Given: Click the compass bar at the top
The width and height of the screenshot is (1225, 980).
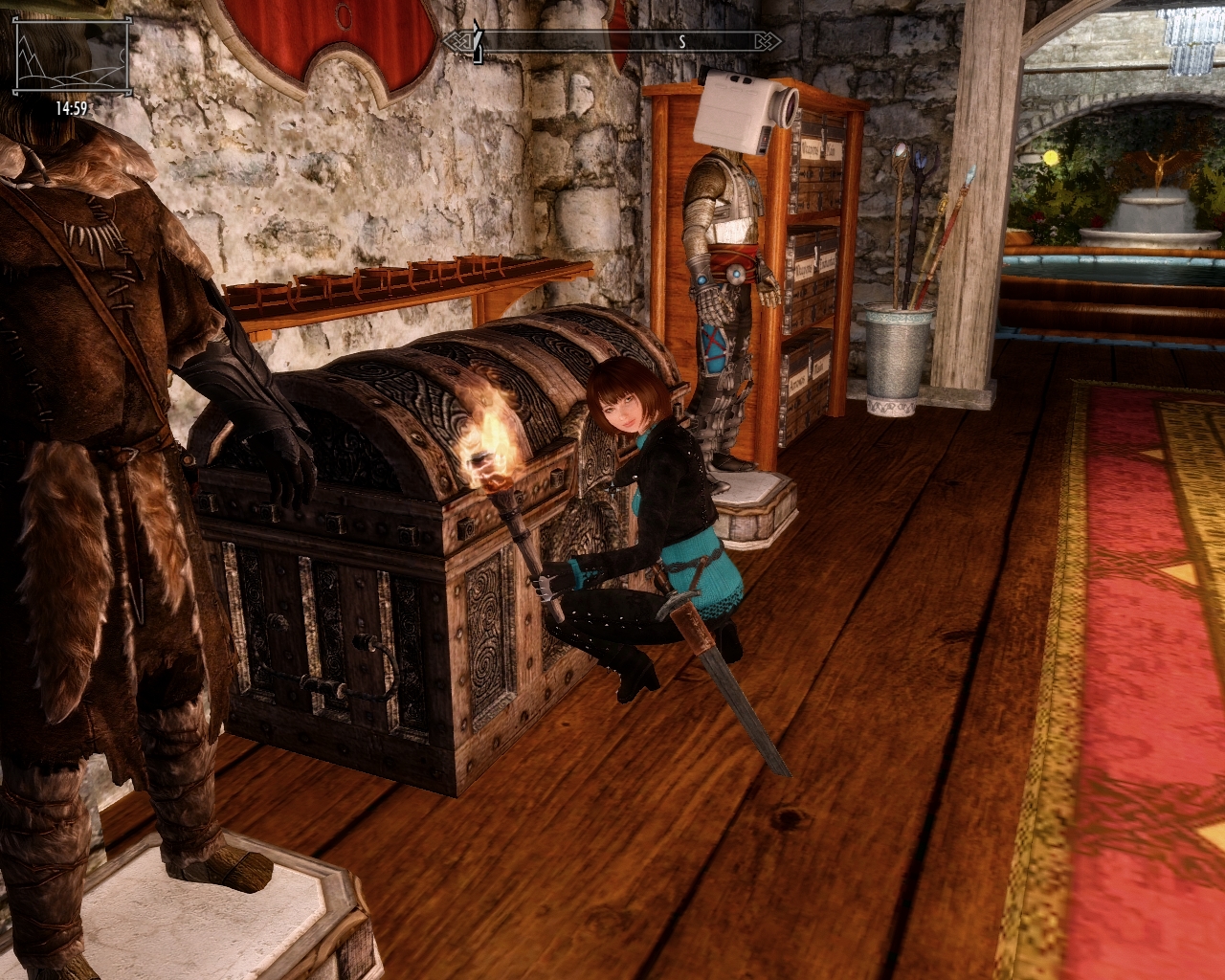Looking at the screenshot, I should (x=612, y=41).
